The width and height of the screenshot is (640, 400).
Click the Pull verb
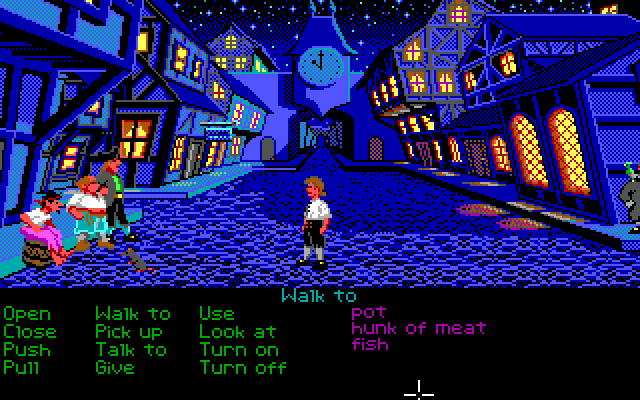click(23, 367)
